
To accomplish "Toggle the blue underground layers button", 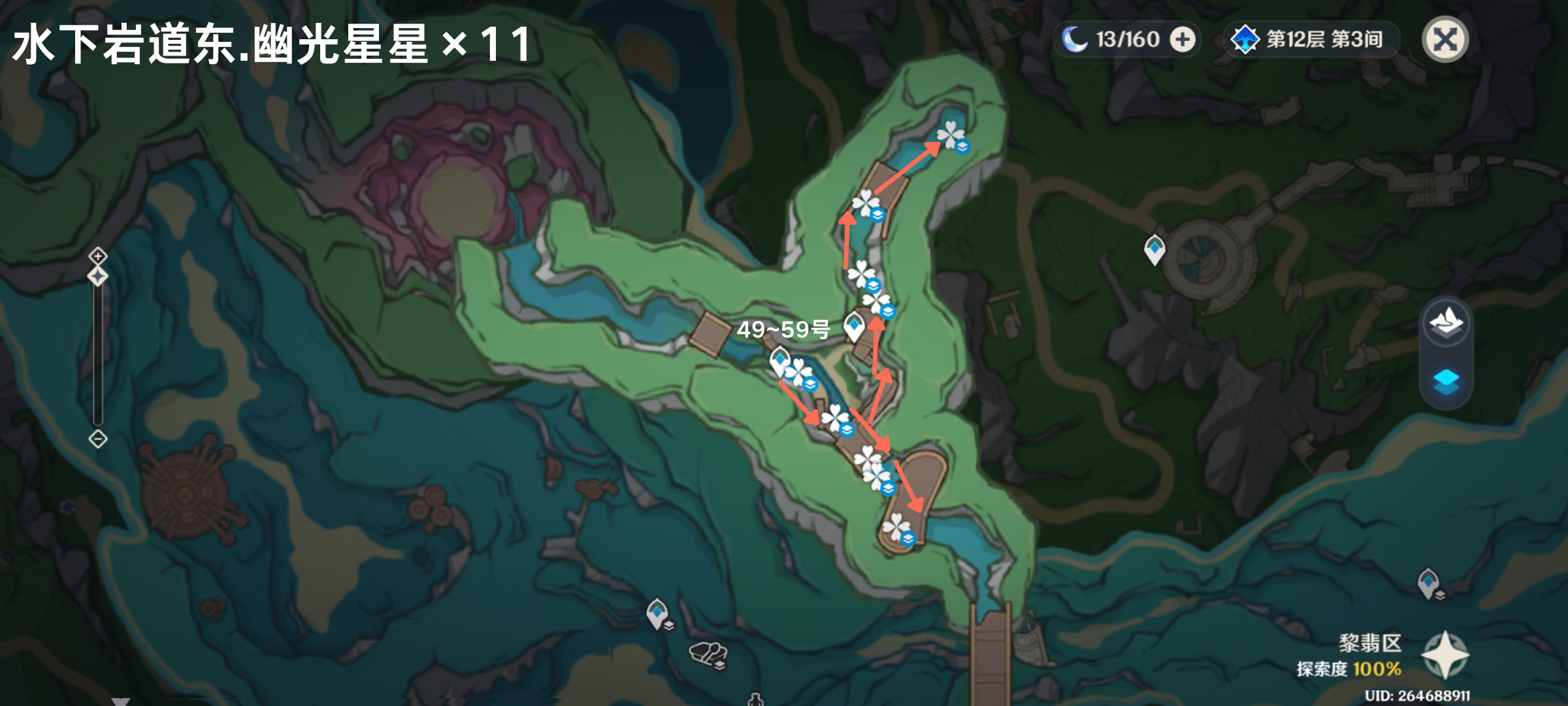I will click(1446, 381).
